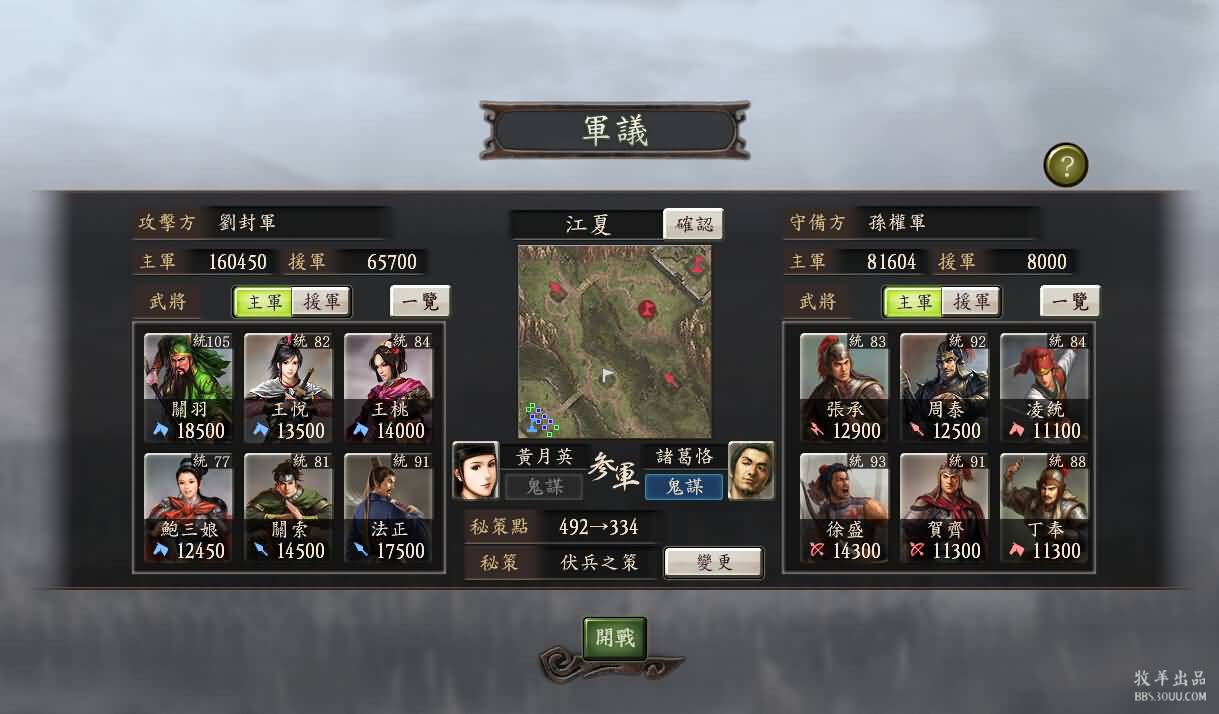Switch defender list to 援軍 tab
This screenshot has height=714, width=1219.
[x=970, y=302]
